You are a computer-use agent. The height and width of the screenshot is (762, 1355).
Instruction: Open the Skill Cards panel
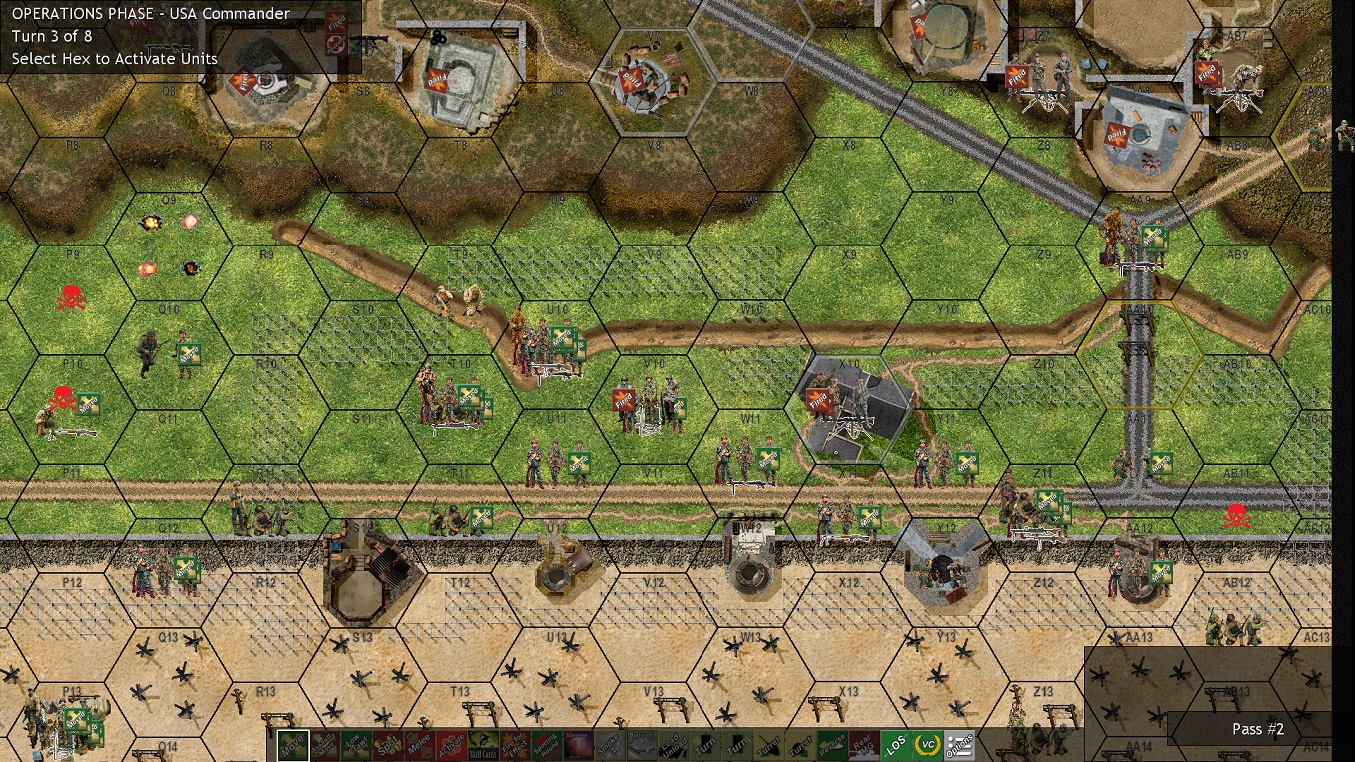click(482, 746)
